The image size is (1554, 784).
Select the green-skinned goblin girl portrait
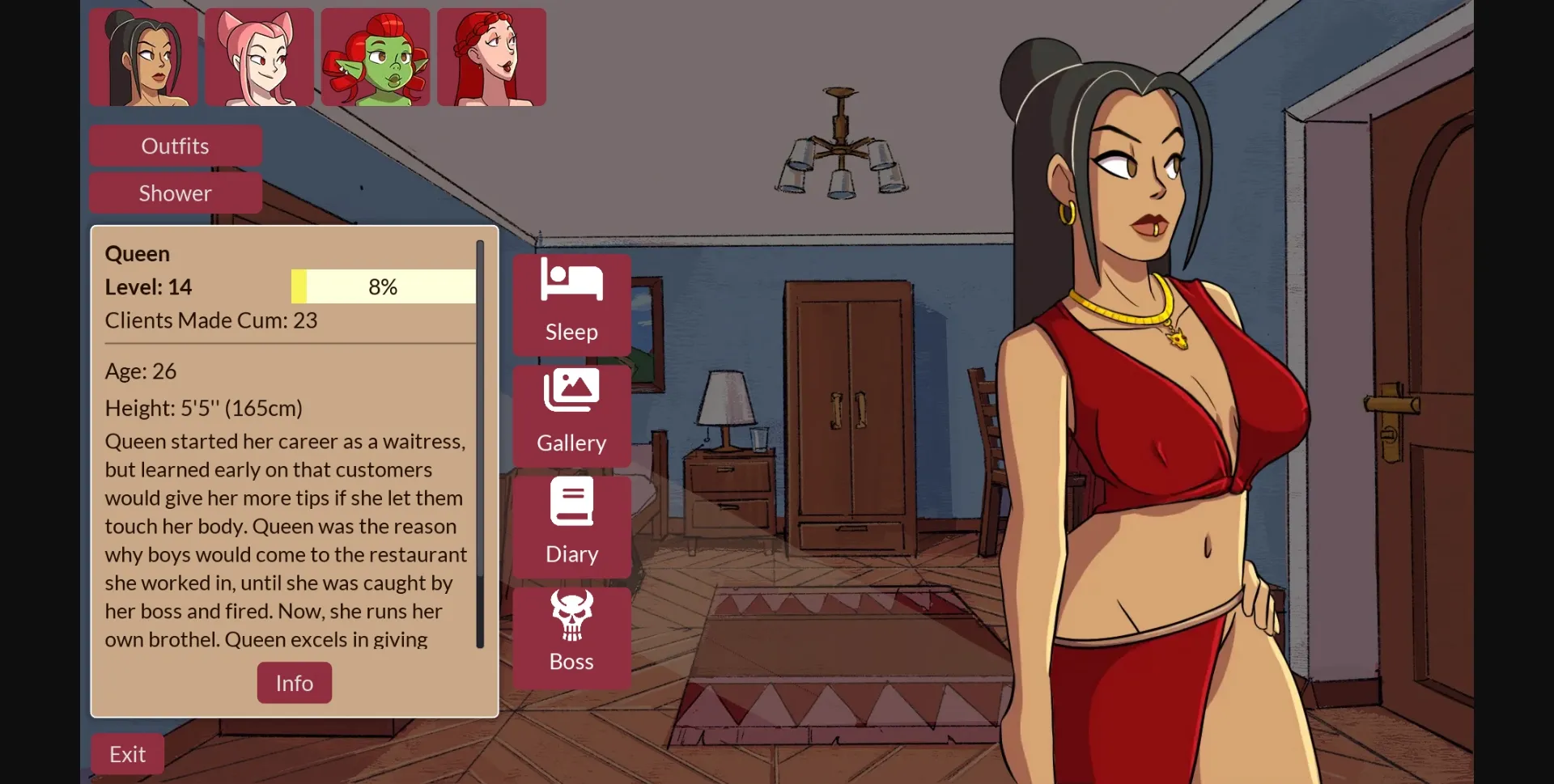(x=374, y=57)
